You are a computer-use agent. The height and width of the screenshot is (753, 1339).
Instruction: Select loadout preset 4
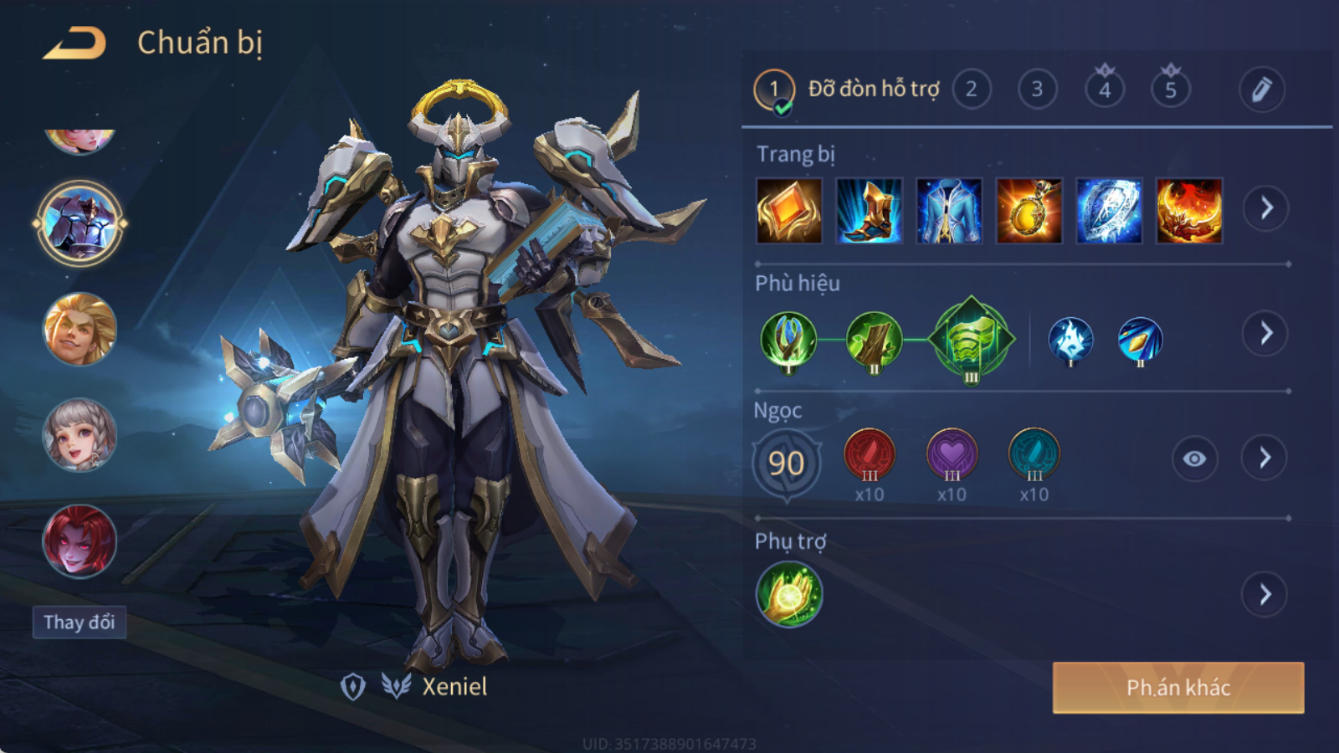[x=1104, y=90]
